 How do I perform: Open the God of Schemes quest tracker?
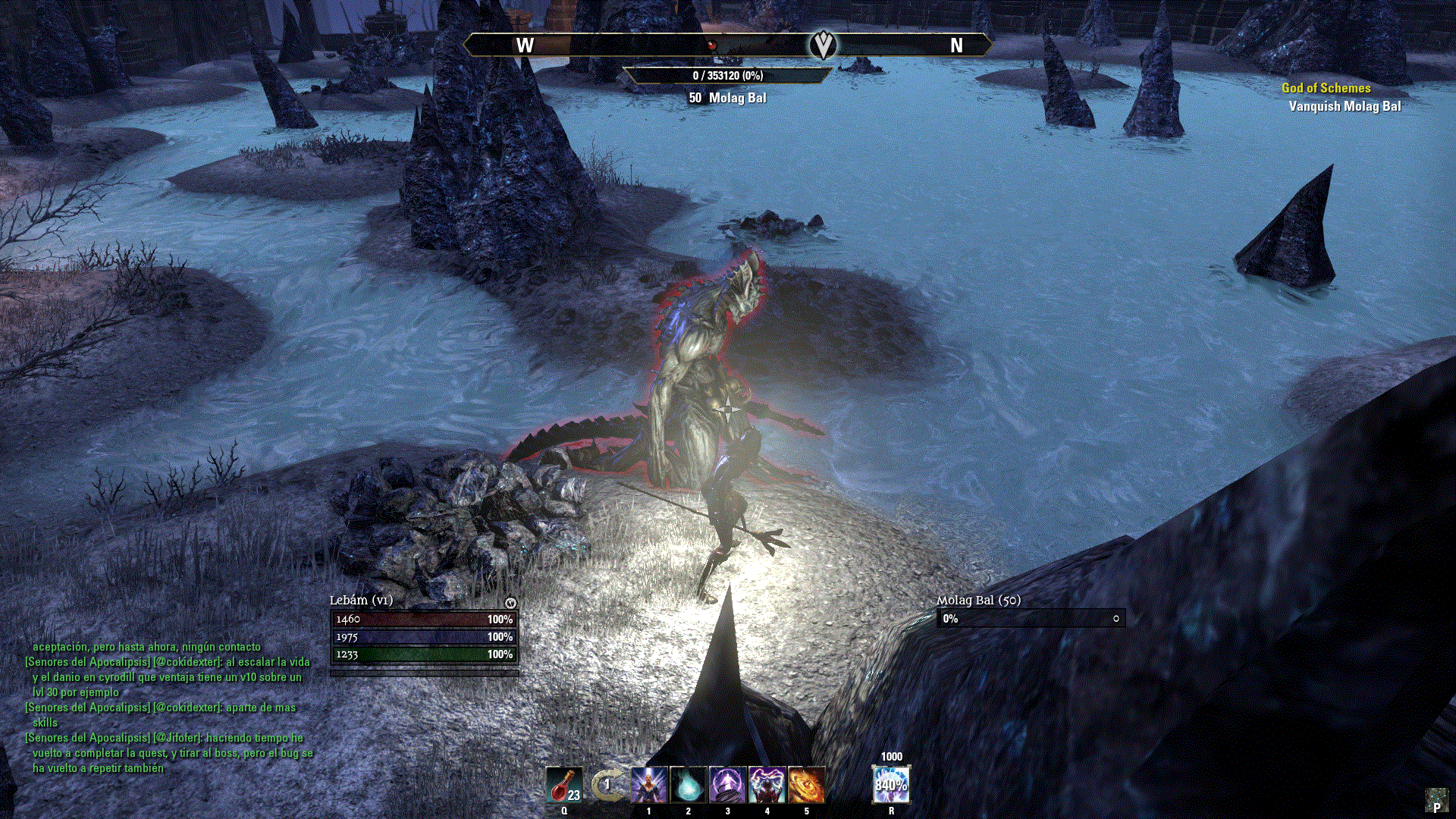point(1326,88)
